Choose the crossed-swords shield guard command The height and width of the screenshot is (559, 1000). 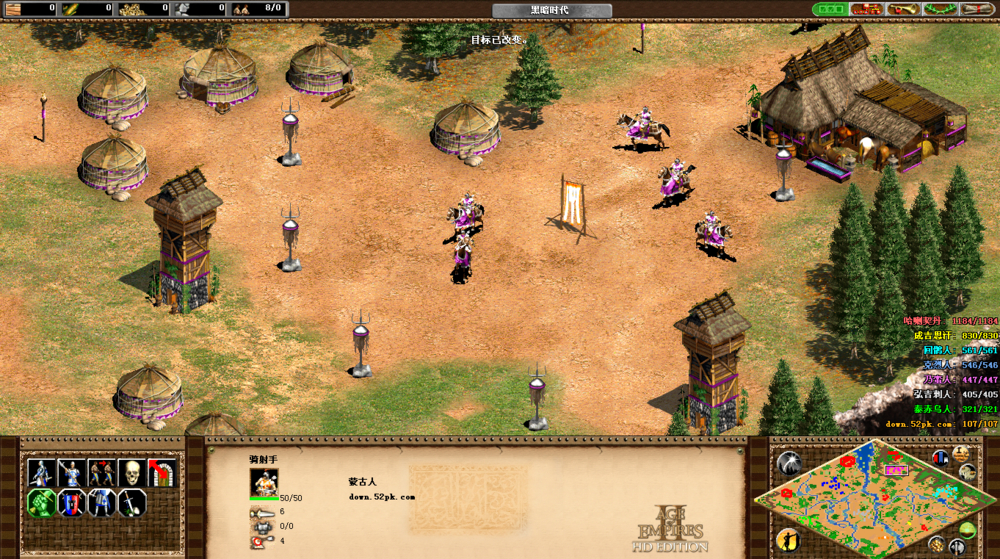(71, 502)
